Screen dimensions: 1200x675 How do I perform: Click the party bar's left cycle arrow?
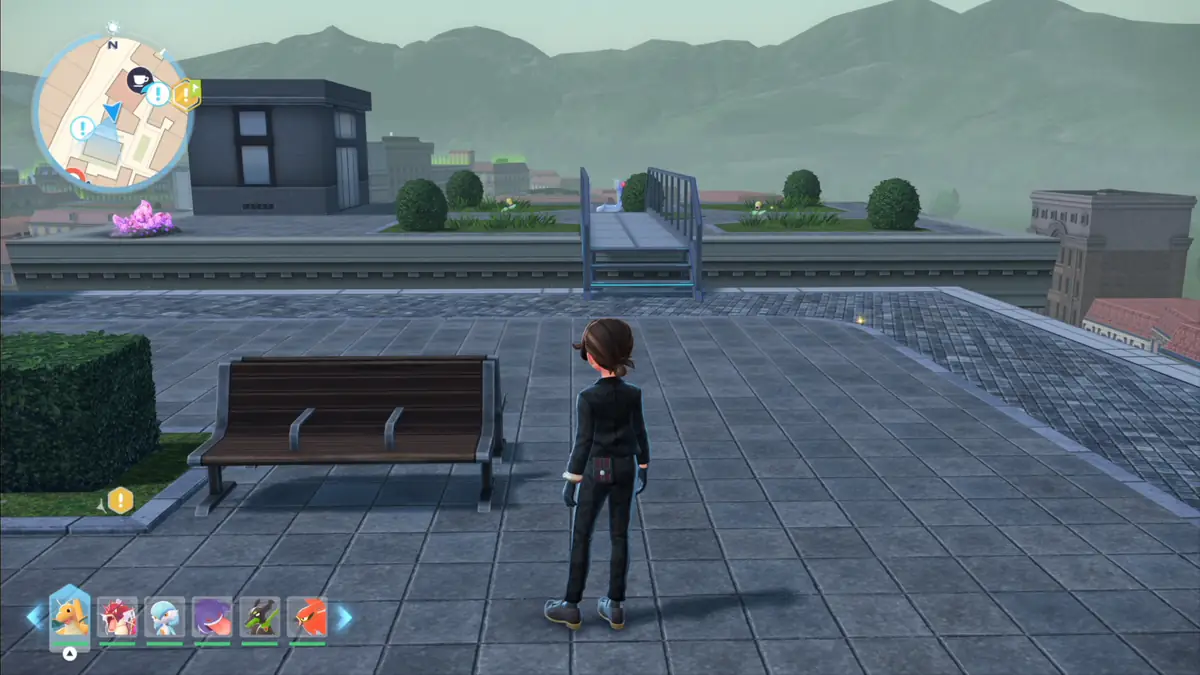[x=35, y=617]
